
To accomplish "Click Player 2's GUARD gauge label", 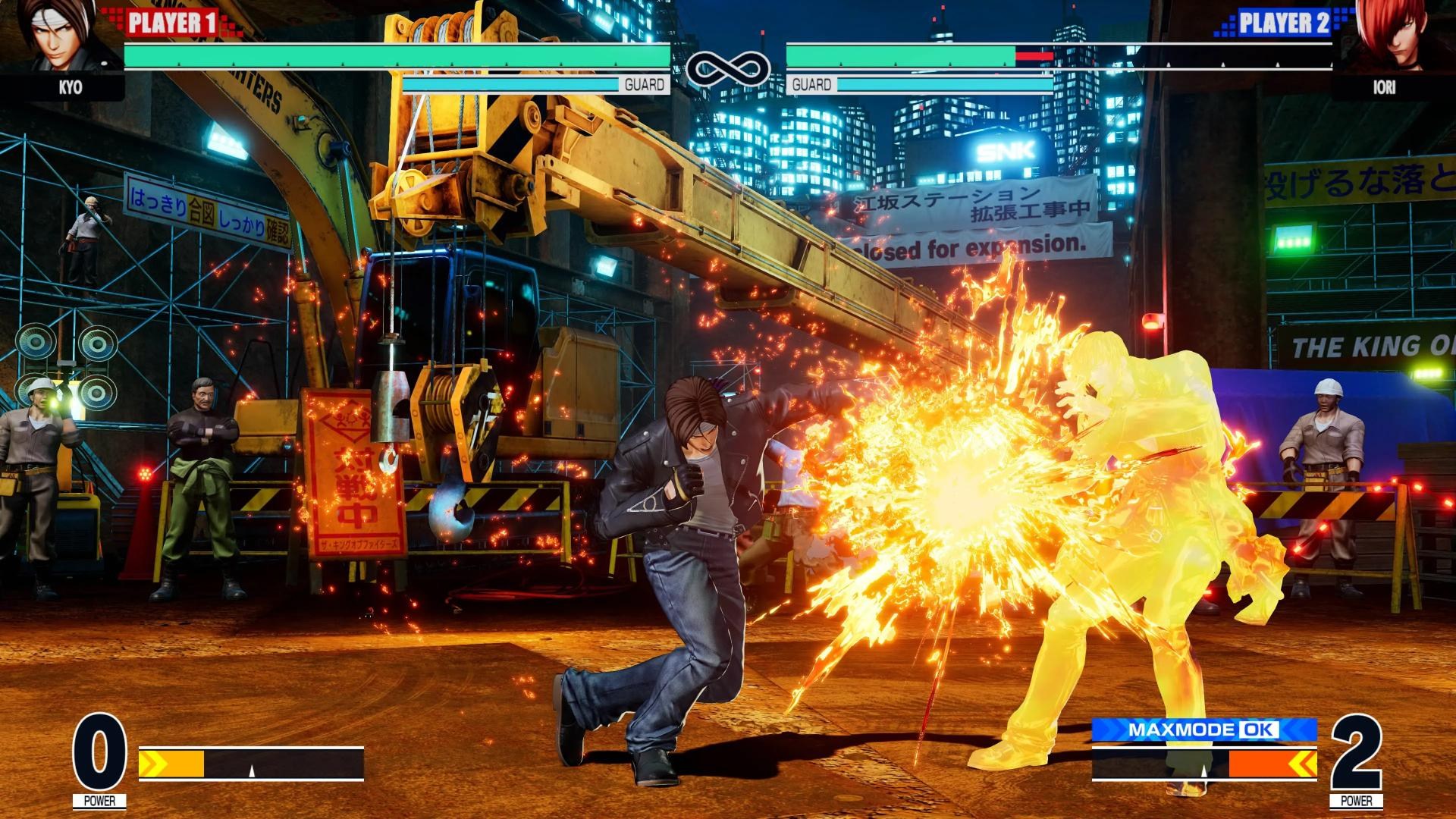I will pos(811,86).
